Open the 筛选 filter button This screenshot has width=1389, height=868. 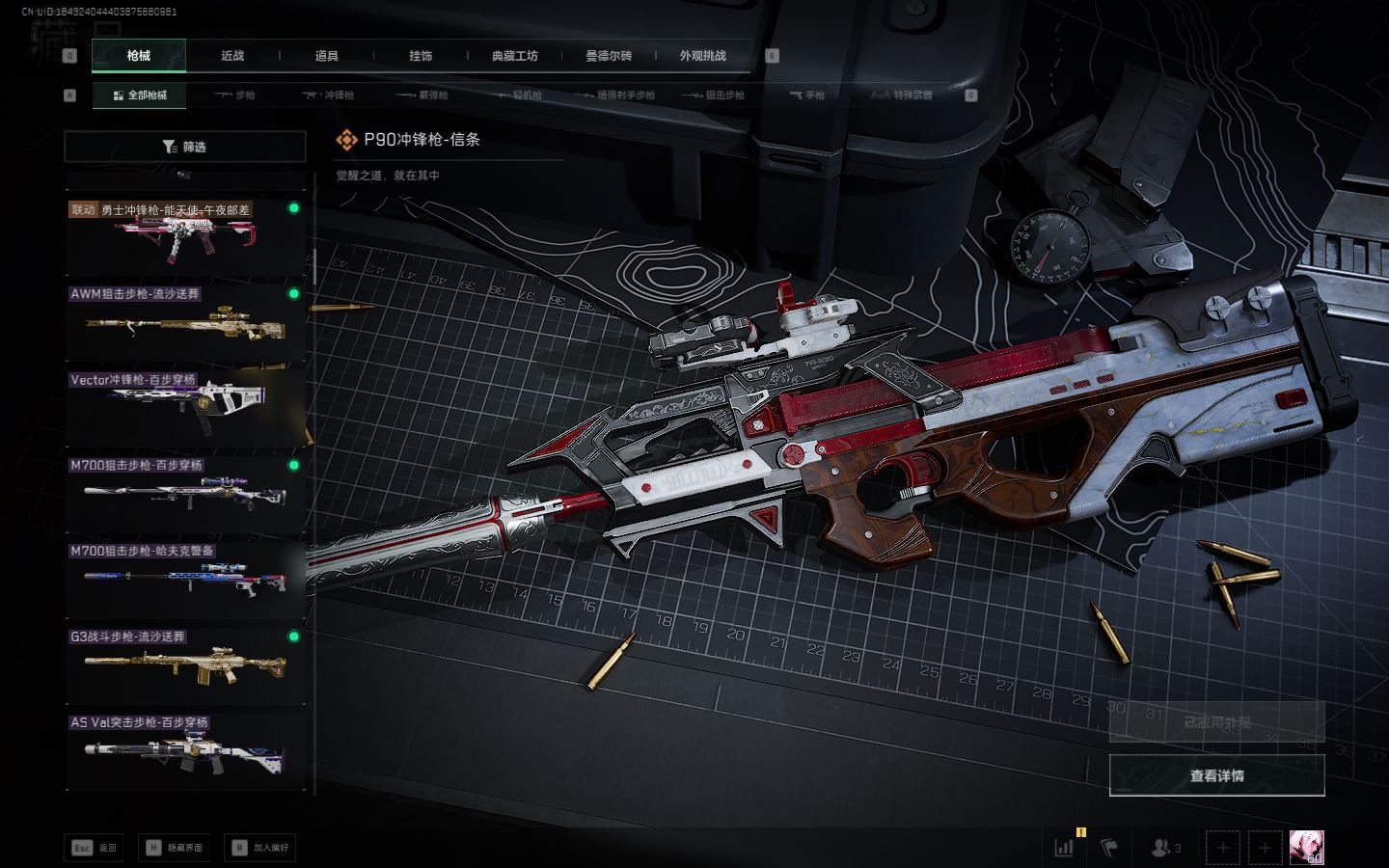click(184, 147)
